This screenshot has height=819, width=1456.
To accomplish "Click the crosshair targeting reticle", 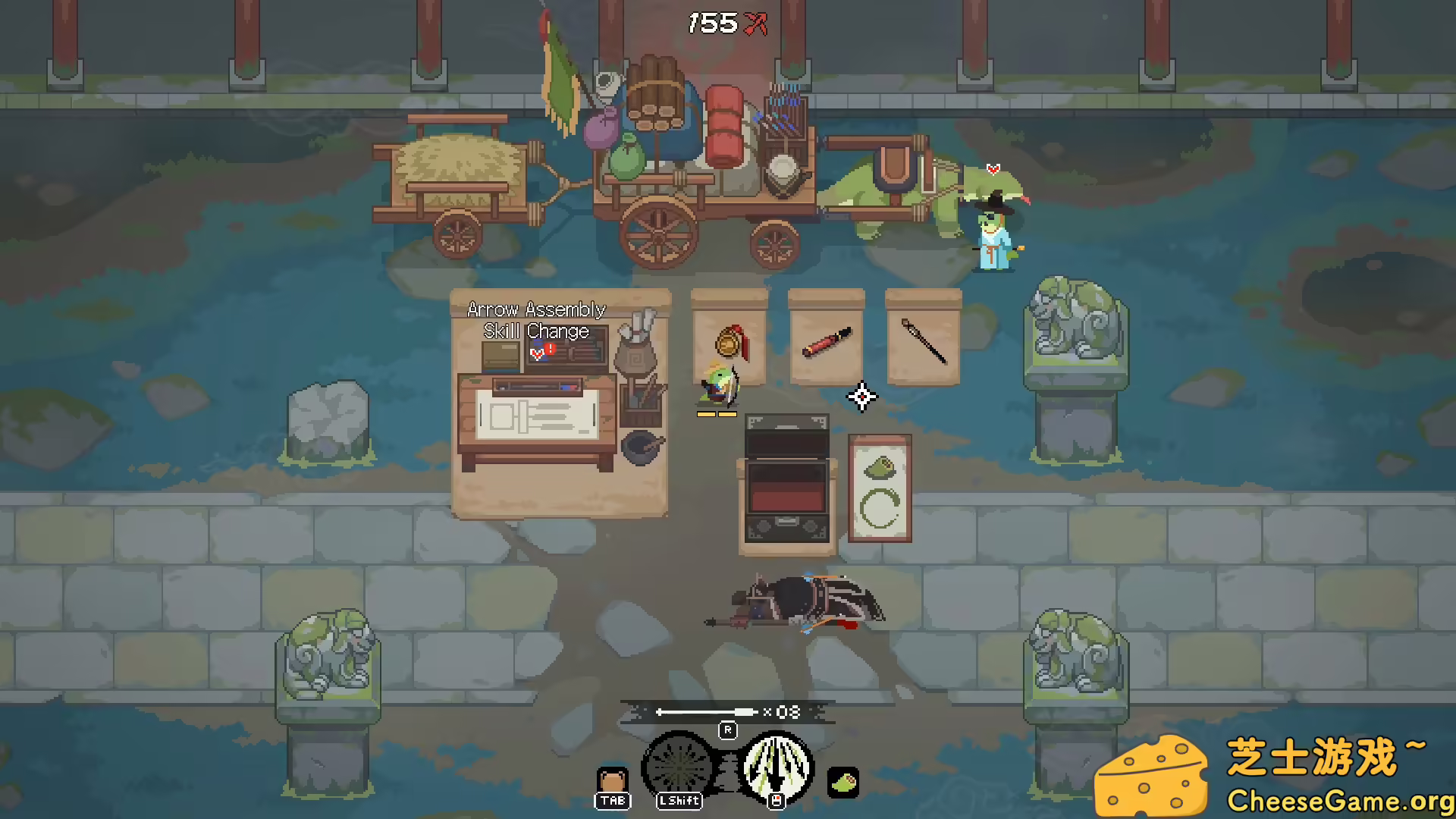I will coord(861,397).
